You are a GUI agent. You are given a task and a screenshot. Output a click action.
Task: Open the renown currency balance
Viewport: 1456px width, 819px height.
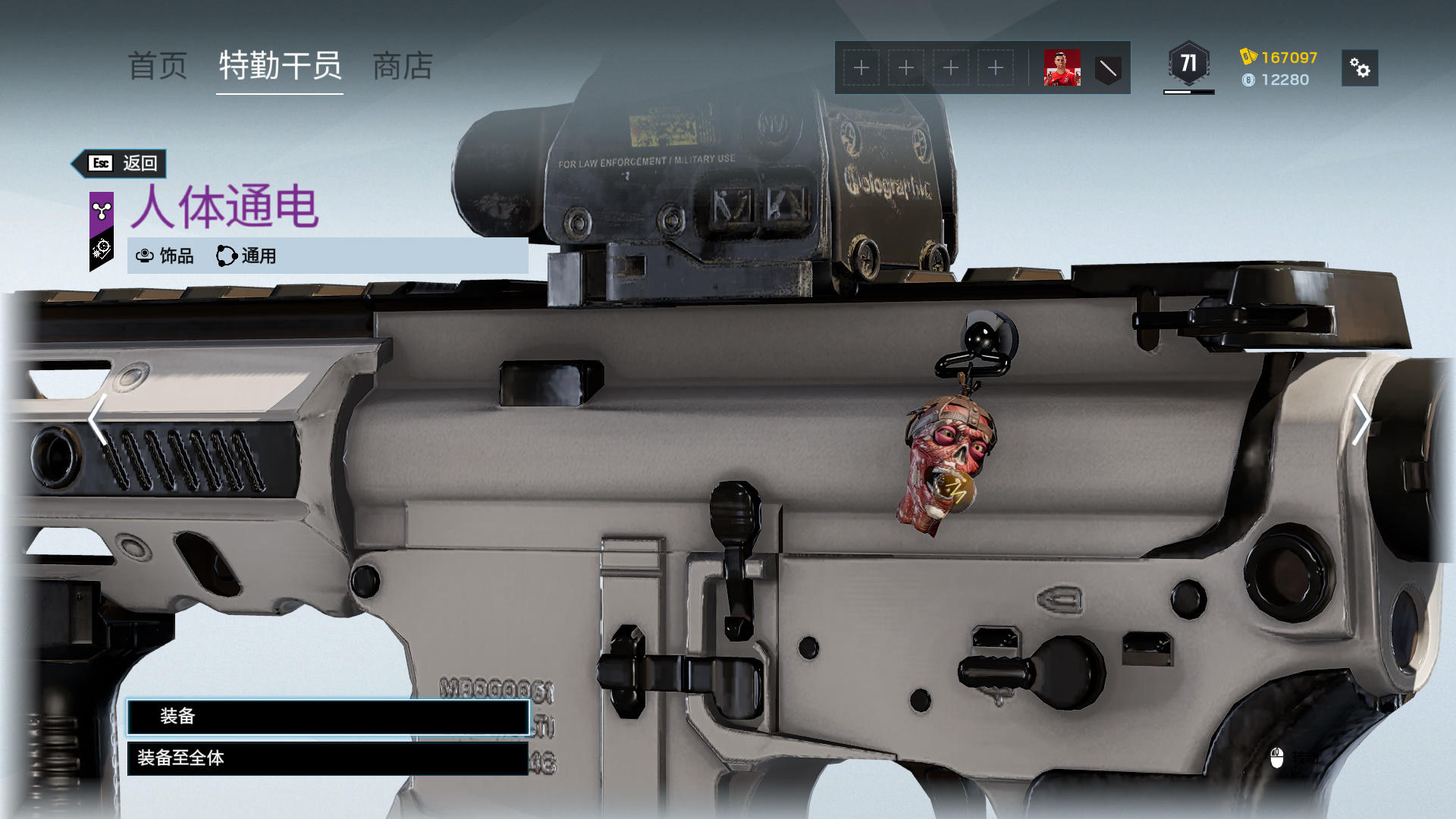(x=1279, y=58)
